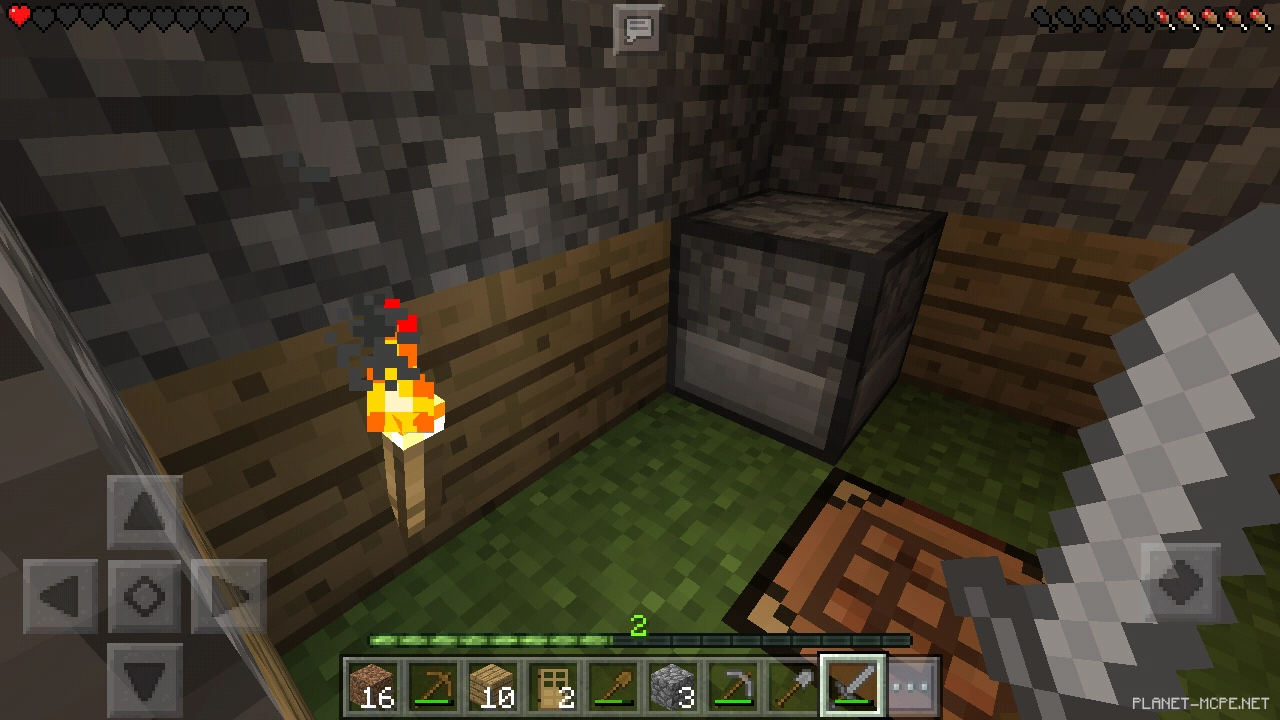Tap the move forward arrow
This screenshot has height=720, width=1280.
145,513
